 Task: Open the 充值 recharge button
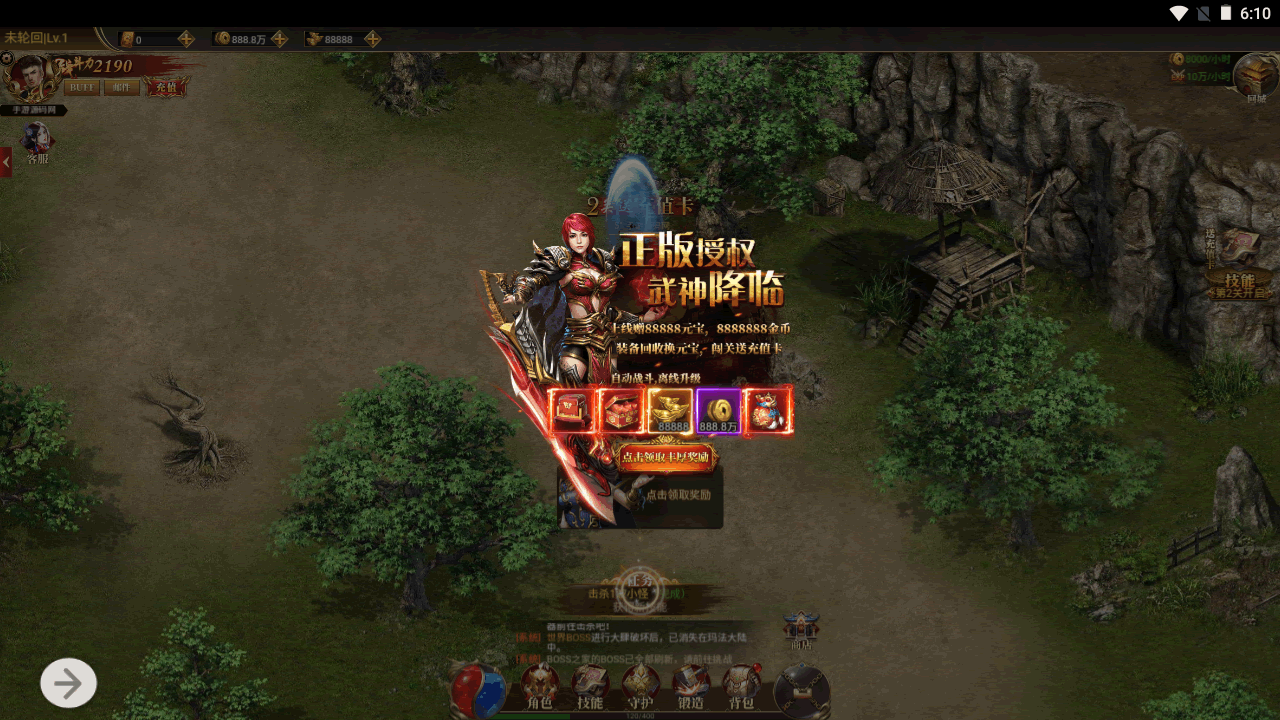click(x=165, y=87)
